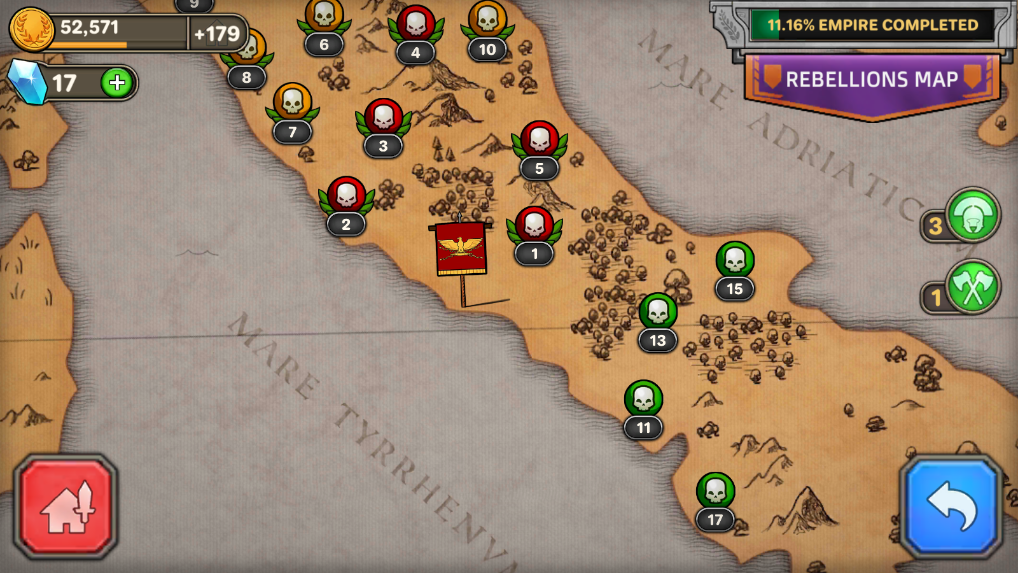
Task: Choose orange skull battle marker 7
Action: click(x=292, y=103)
